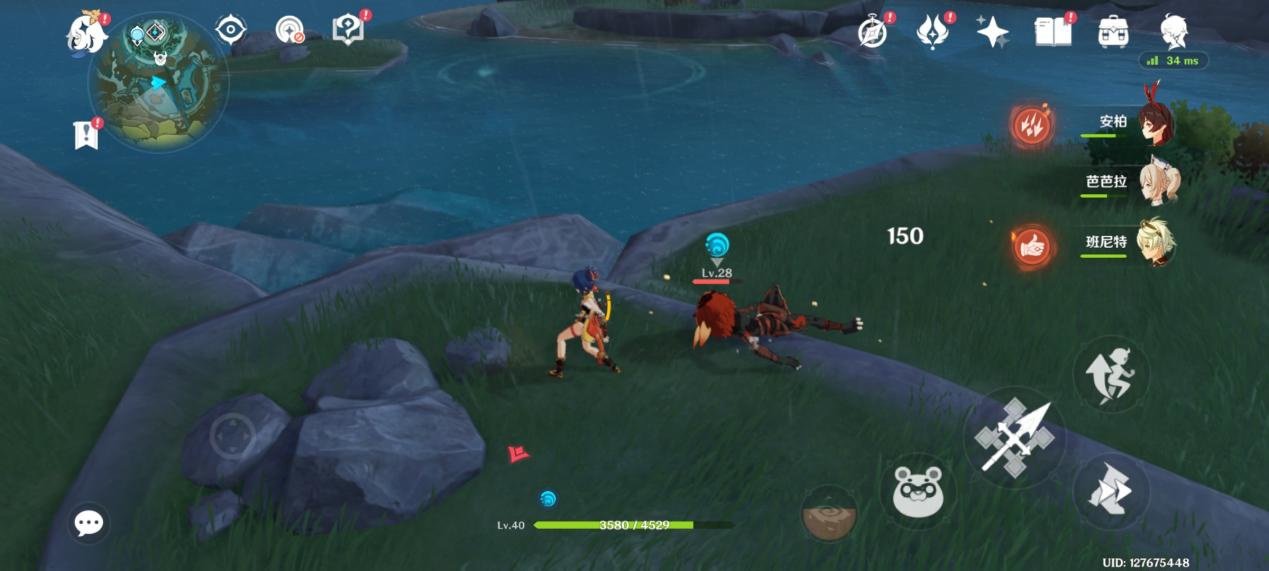Image resolution: width=1269 pixels, height=571 pixels.
Task: Tap the spear normal attack button
Action: point(1014,437)
